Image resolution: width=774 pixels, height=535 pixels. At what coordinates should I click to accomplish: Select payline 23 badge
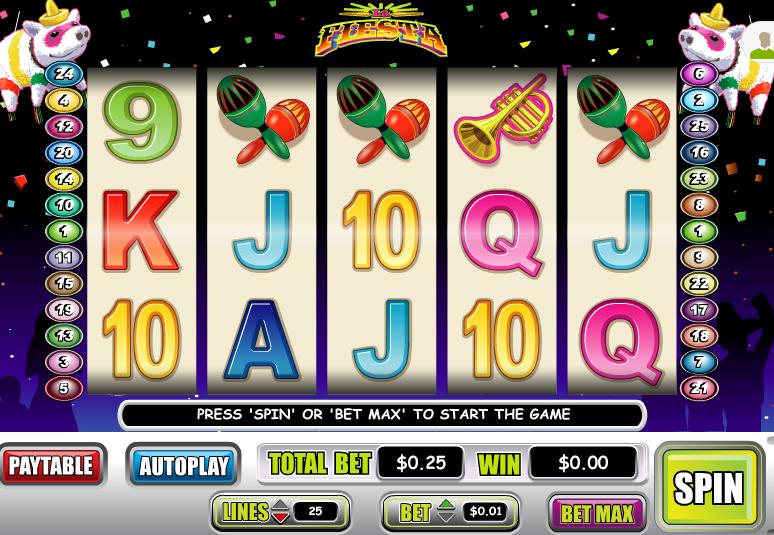[698, 179]
